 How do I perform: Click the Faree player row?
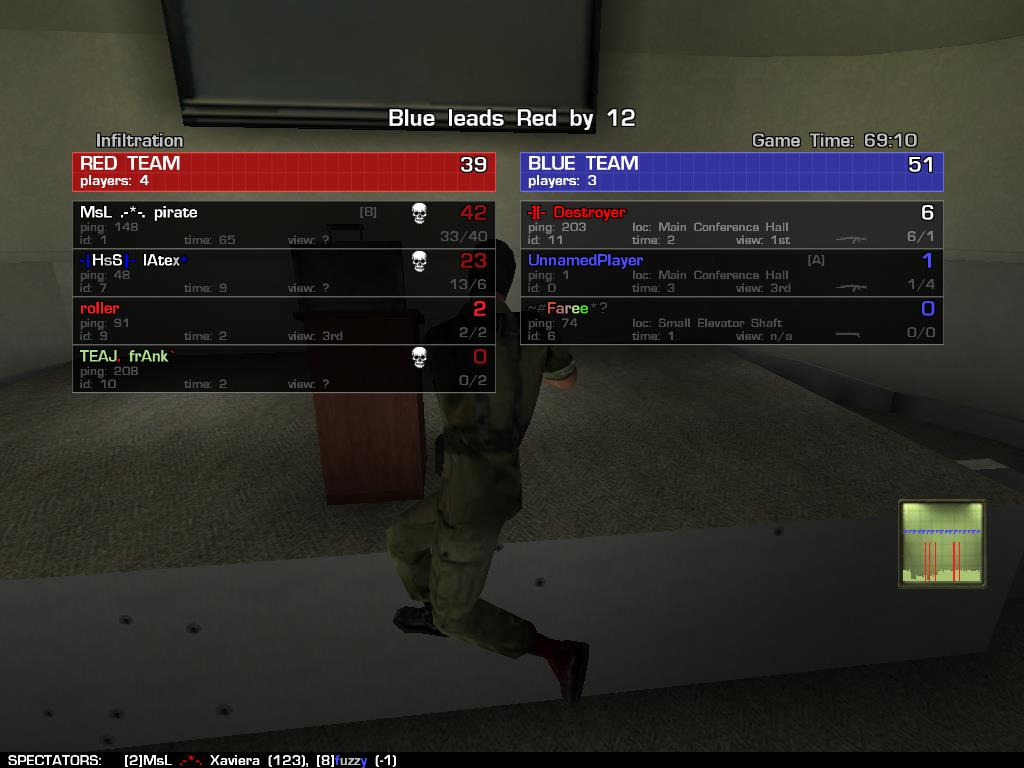tap(731, 321)
